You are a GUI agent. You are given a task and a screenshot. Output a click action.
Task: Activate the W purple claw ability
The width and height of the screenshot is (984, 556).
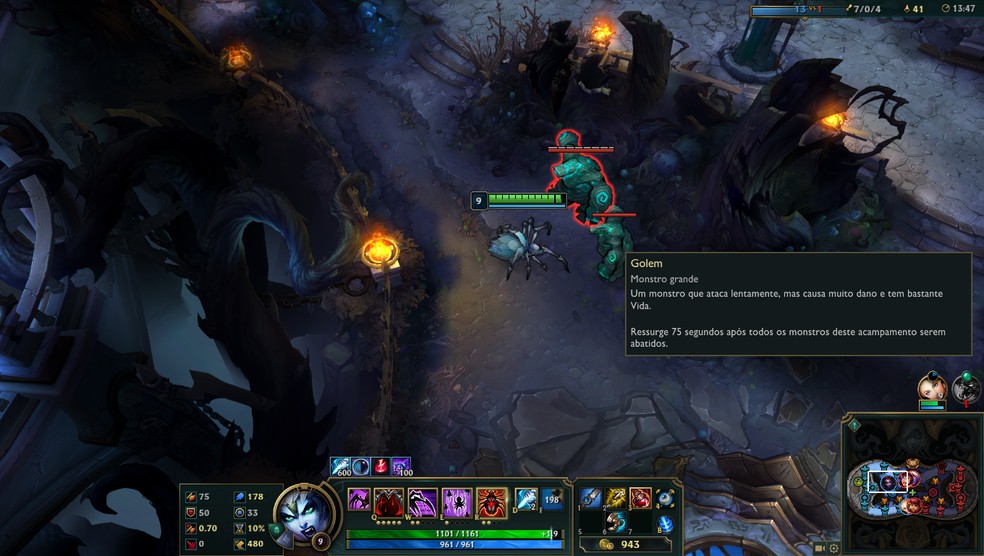[x=423, y=501]
